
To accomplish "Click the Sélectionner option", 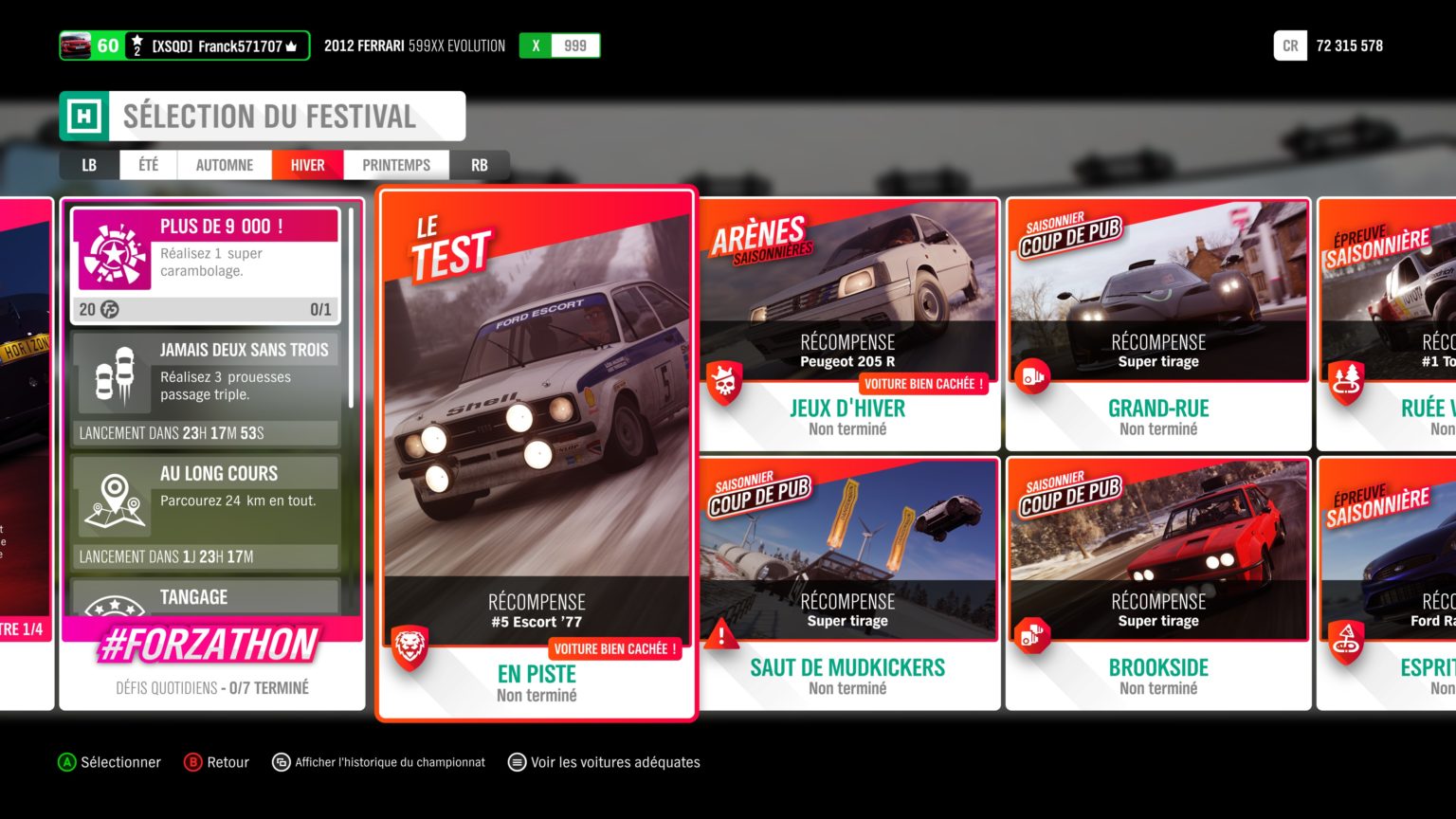I will pos(110,762).
